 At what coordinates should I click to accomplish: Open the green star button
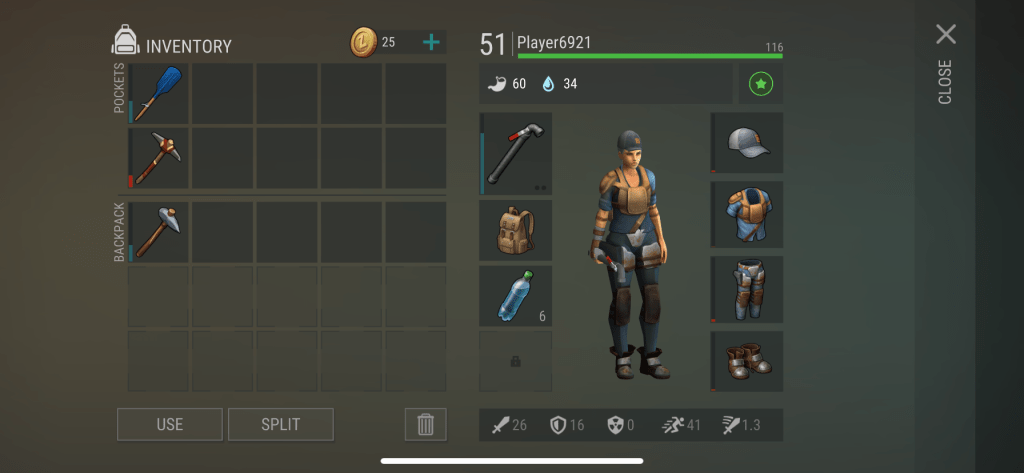[760, 86]
